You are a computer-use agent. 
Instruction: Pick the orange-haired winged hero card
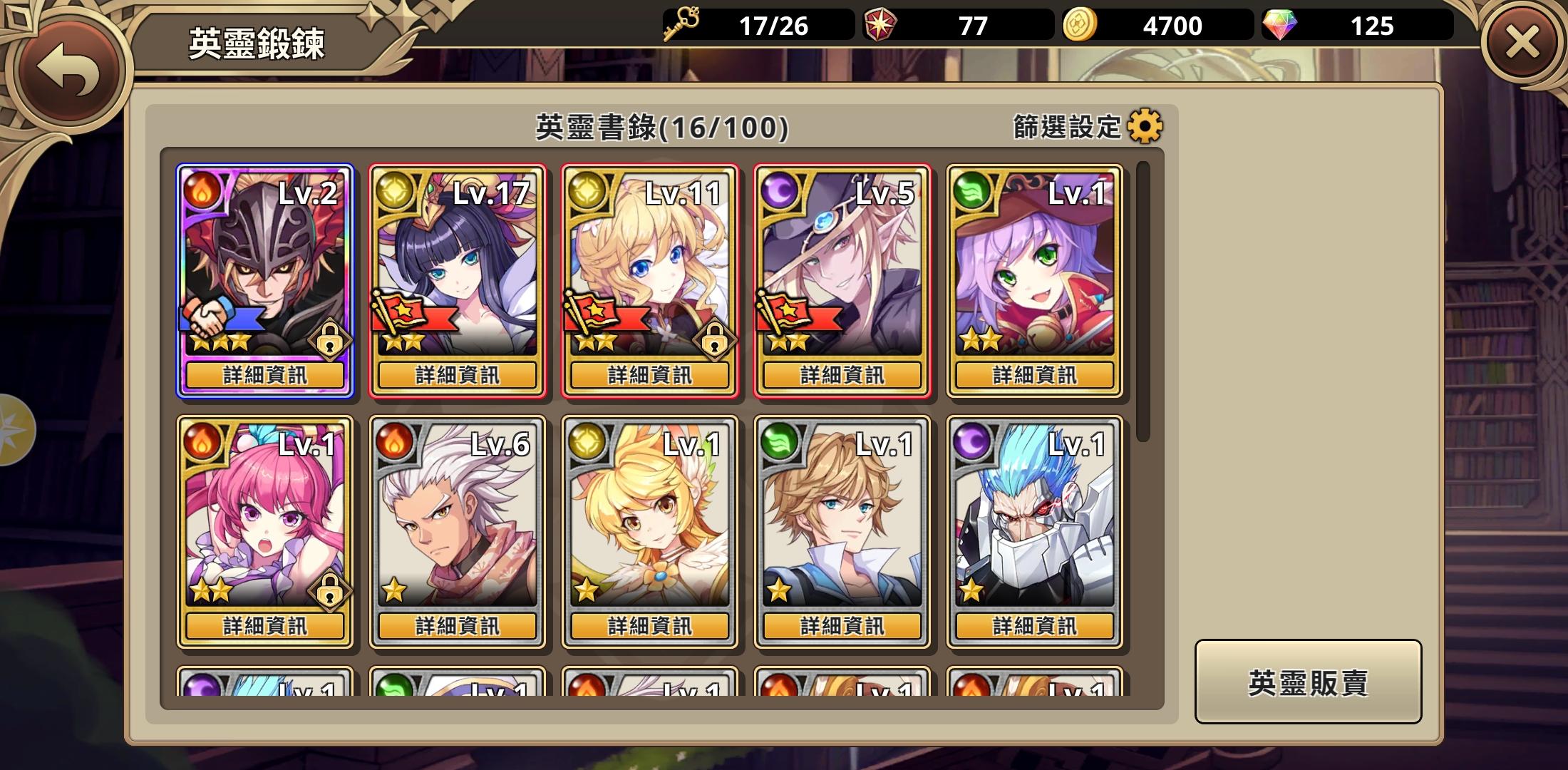650,515
